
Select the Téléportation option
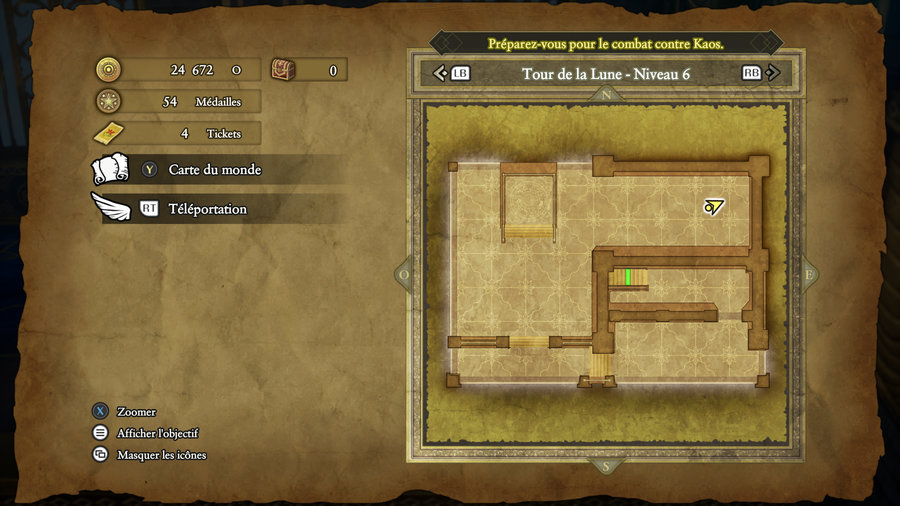tap(207, 209)
